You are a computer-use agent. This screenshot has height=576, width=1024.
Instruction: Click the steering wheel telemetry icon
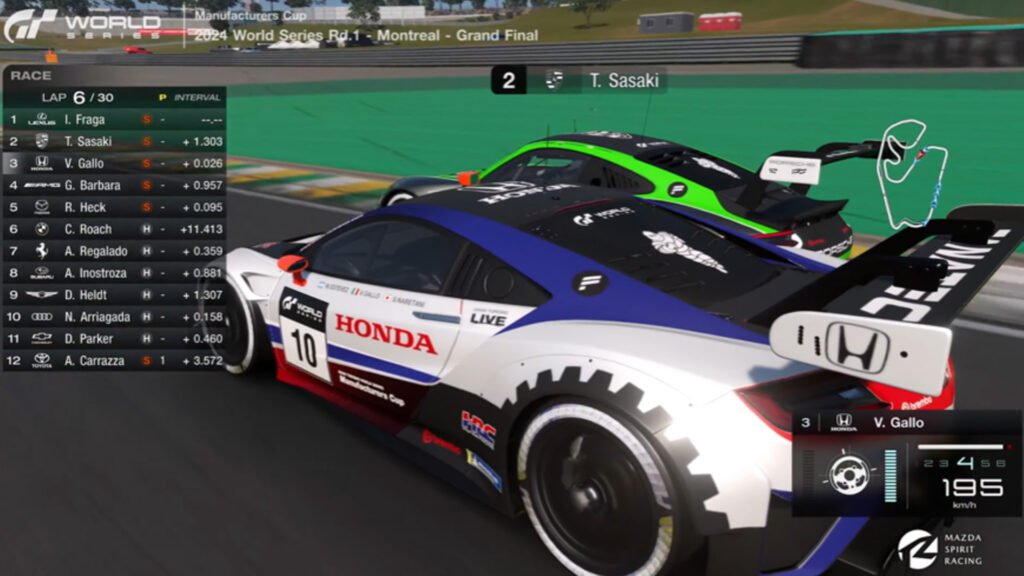tap(850, 473)
